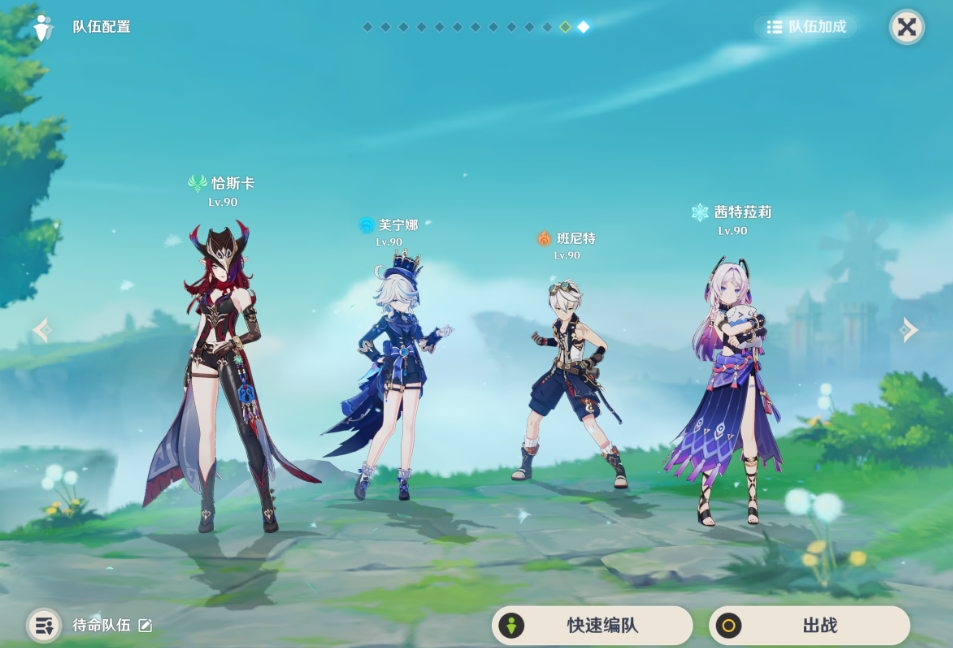Switch to the previous team with left arrow

42,330
